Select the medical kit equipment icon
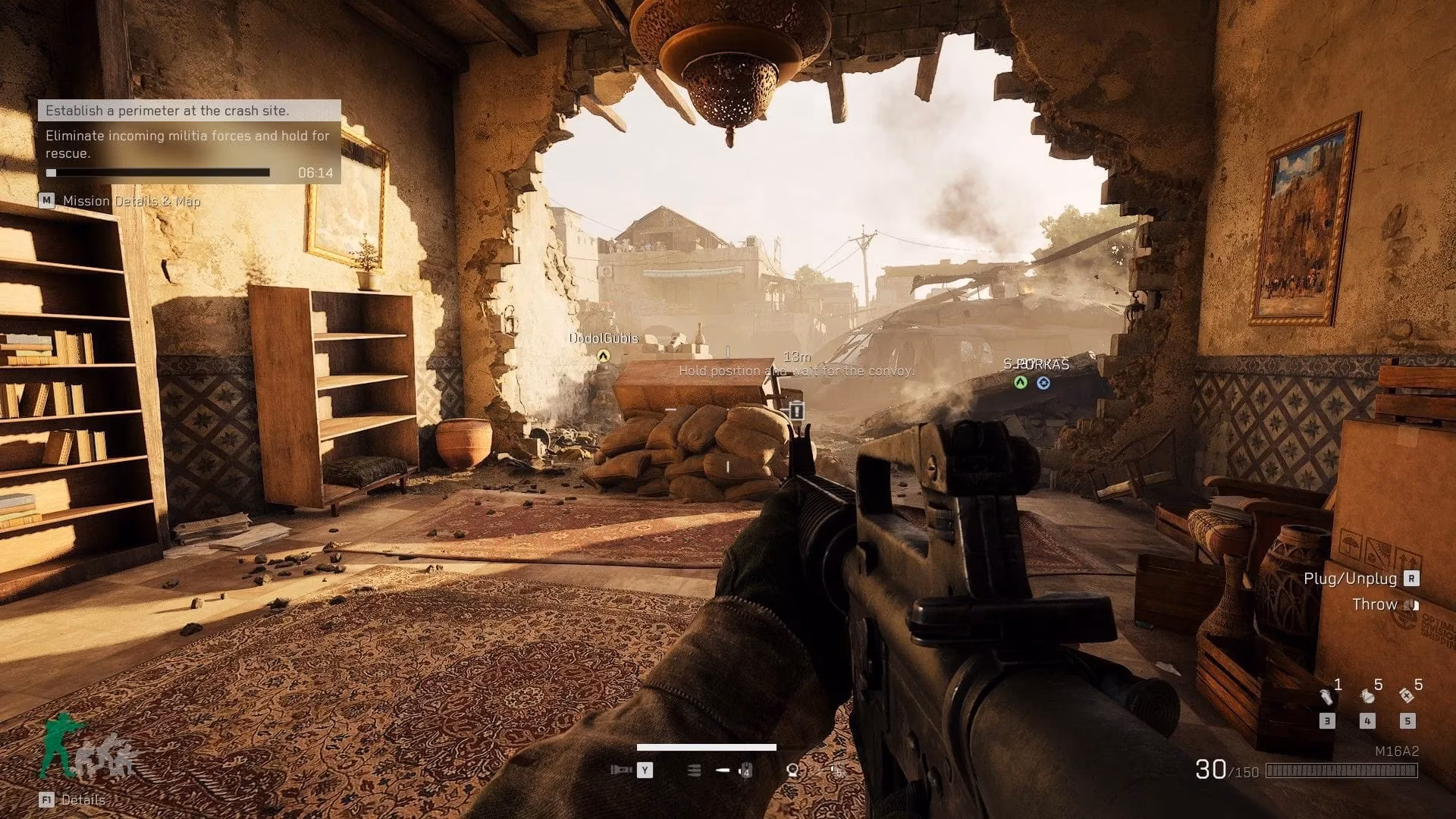The image size is (1456, 819). 1407,695
